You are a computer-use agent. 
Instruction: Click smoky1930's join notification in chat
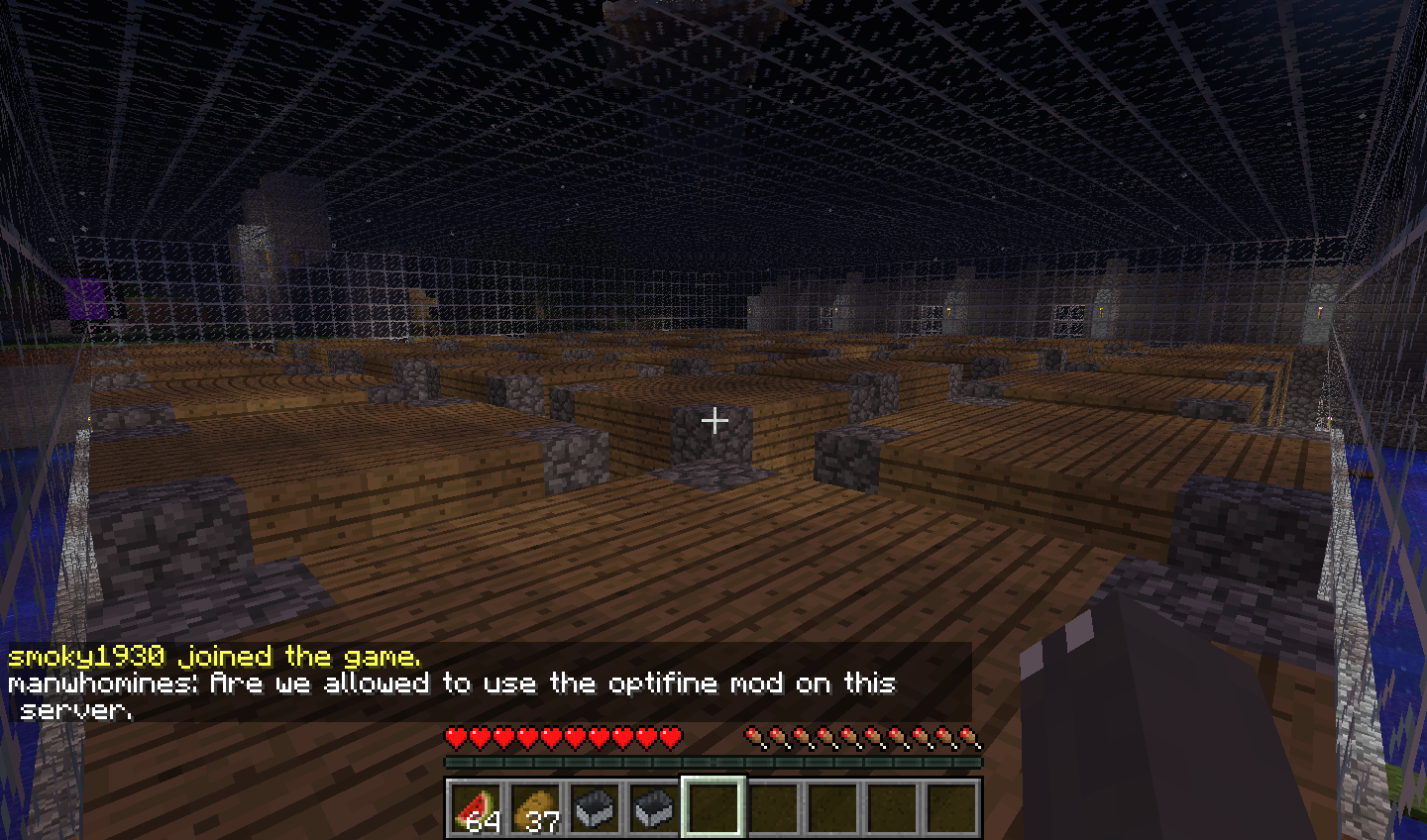[214, 656]
